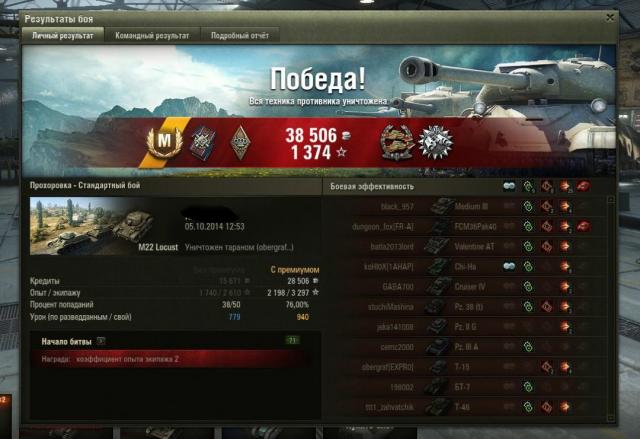This screenshot has height=439, width=640.
Task: Click the Mastery Badge M medal
Action: coord(161,144)
